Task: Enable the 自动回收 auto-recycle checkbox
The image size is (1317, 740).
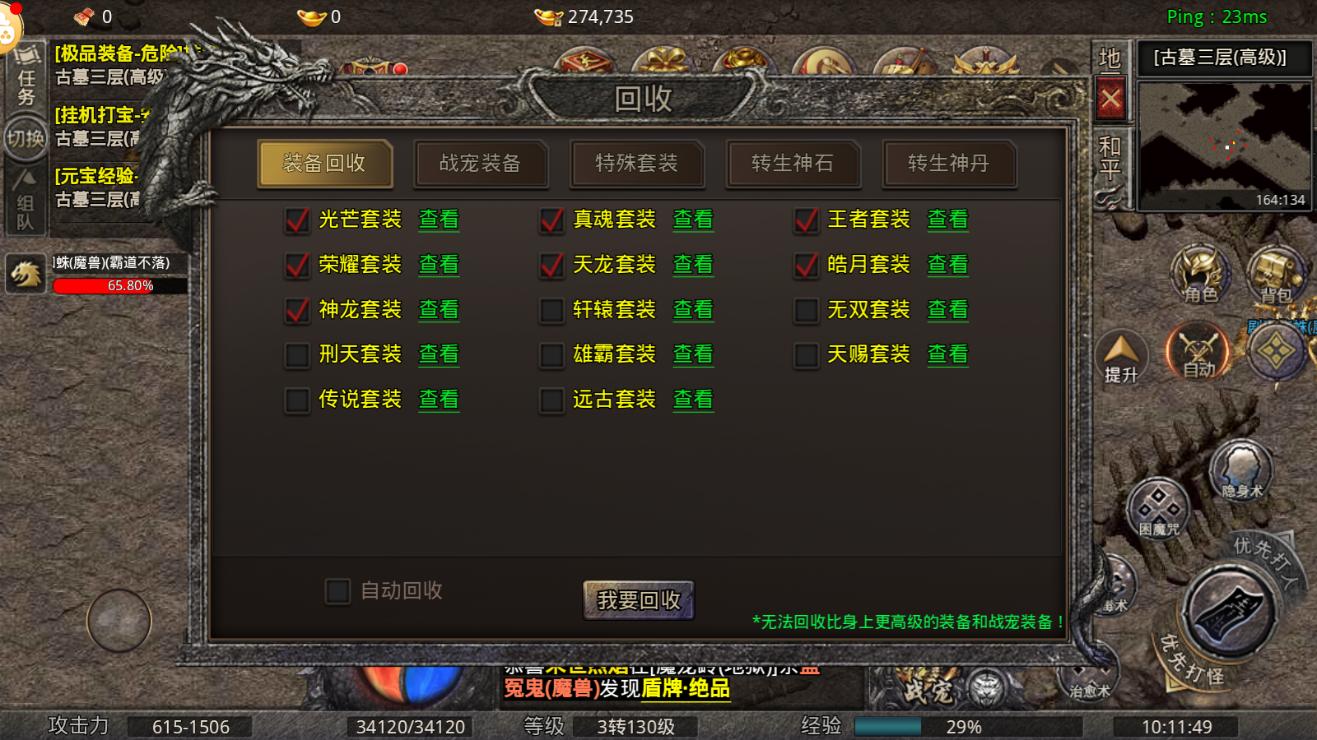Action: [x=338, y=592]
